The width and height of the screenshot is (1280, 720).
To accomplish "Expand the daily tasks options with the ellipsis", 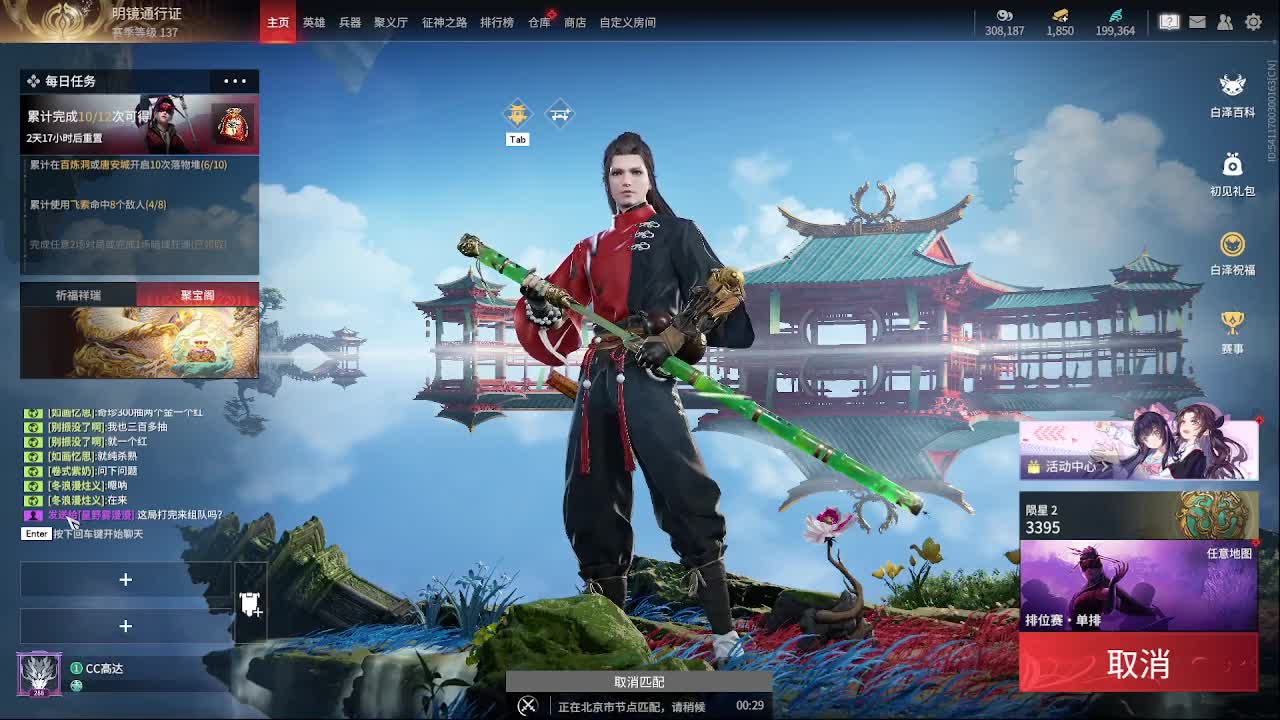I will pos(234,81).
